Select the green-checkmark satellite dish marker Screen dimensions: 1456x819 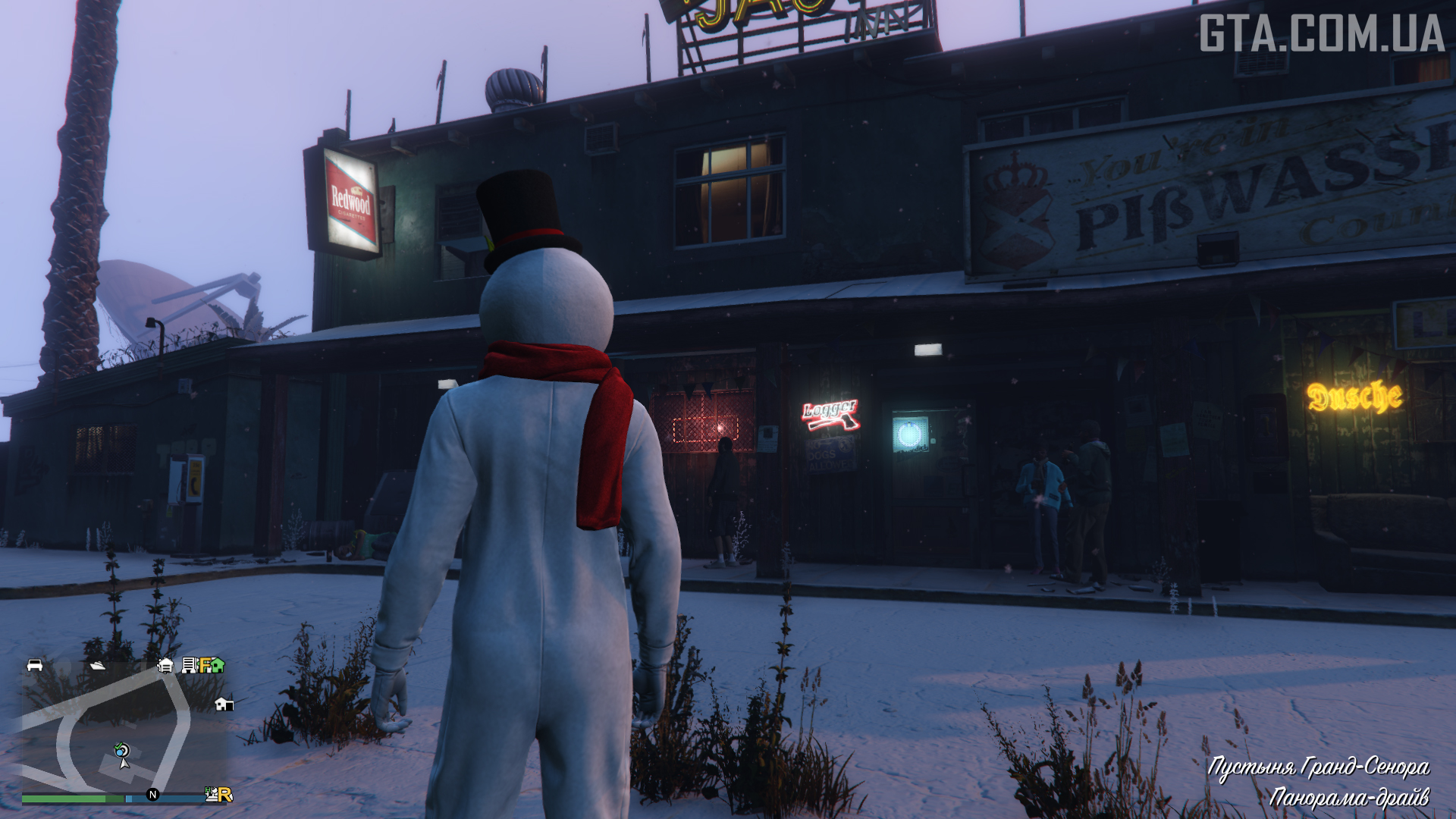[121, 750]
